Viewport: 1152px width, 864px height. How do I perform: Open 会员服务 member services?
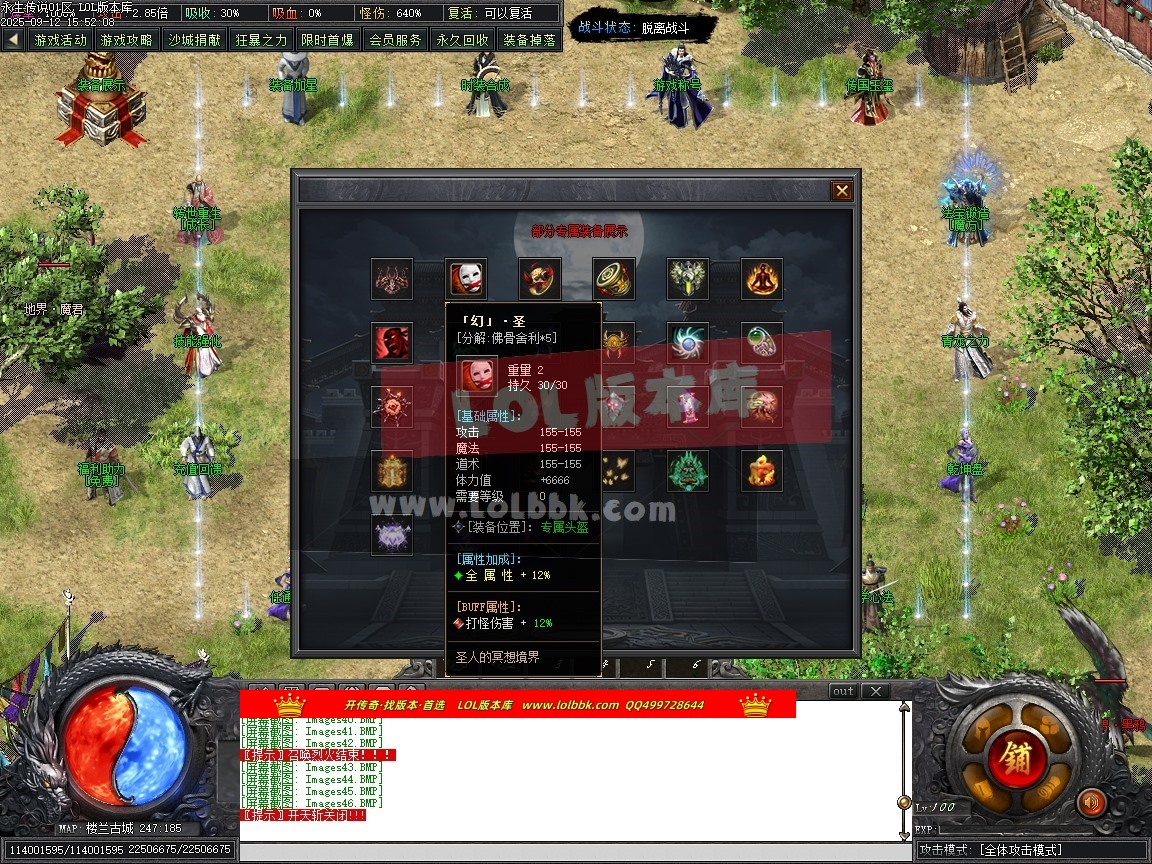[x=395, y=40]
